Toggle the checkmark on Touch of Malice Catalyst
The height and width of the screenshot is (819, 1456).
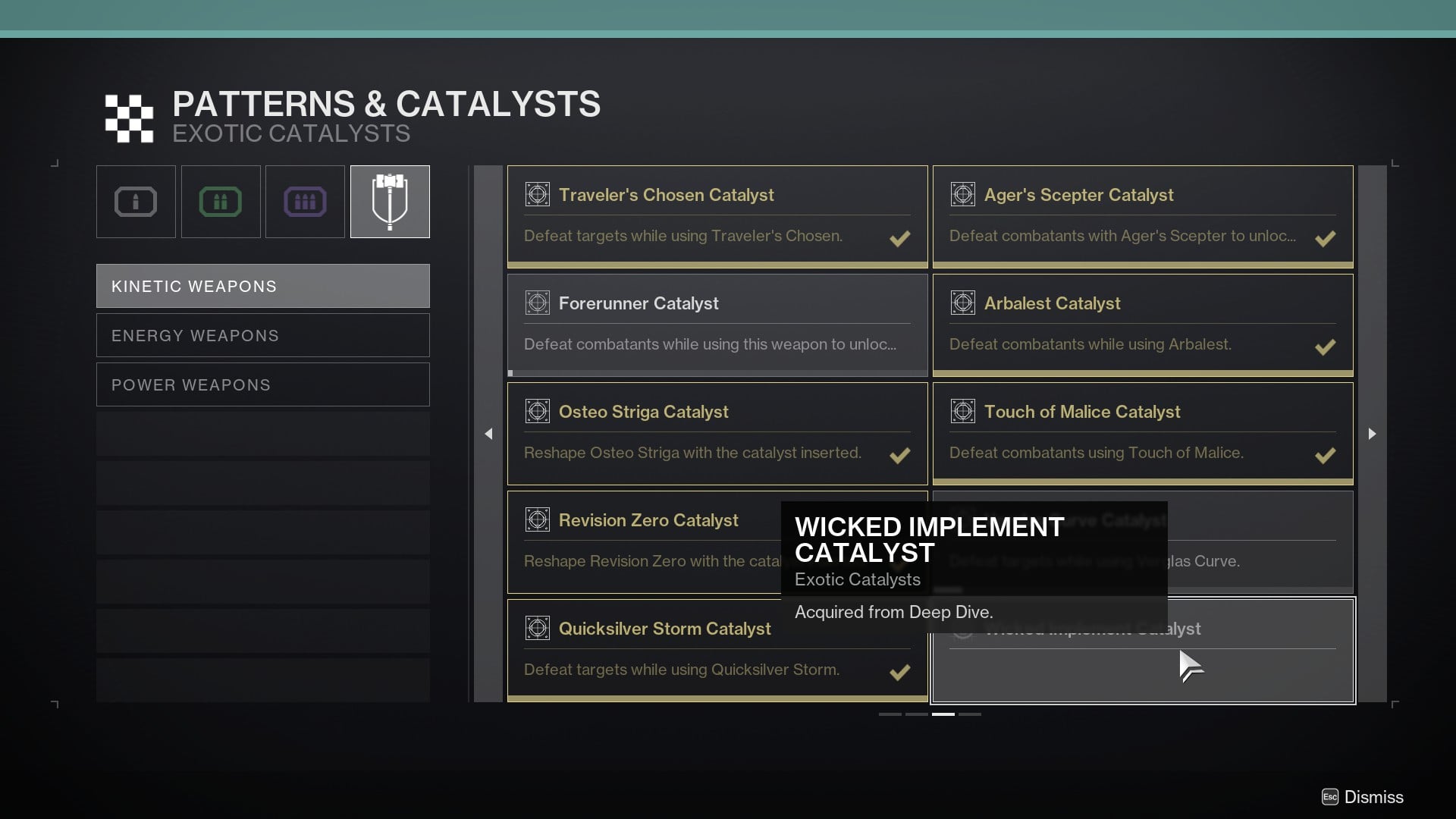click(1326, 456)
